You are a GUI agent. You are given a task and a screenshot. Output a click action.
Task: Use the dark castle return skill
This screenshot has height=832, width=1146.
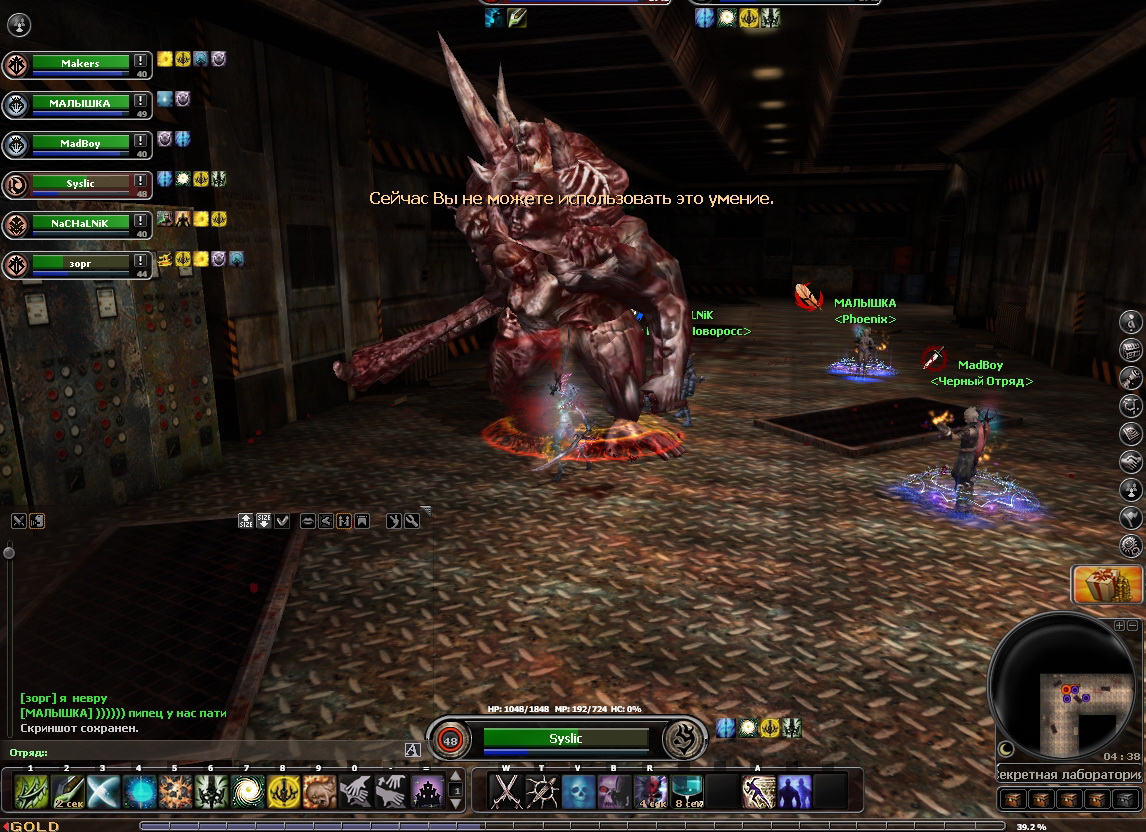(x=427, y=792)
